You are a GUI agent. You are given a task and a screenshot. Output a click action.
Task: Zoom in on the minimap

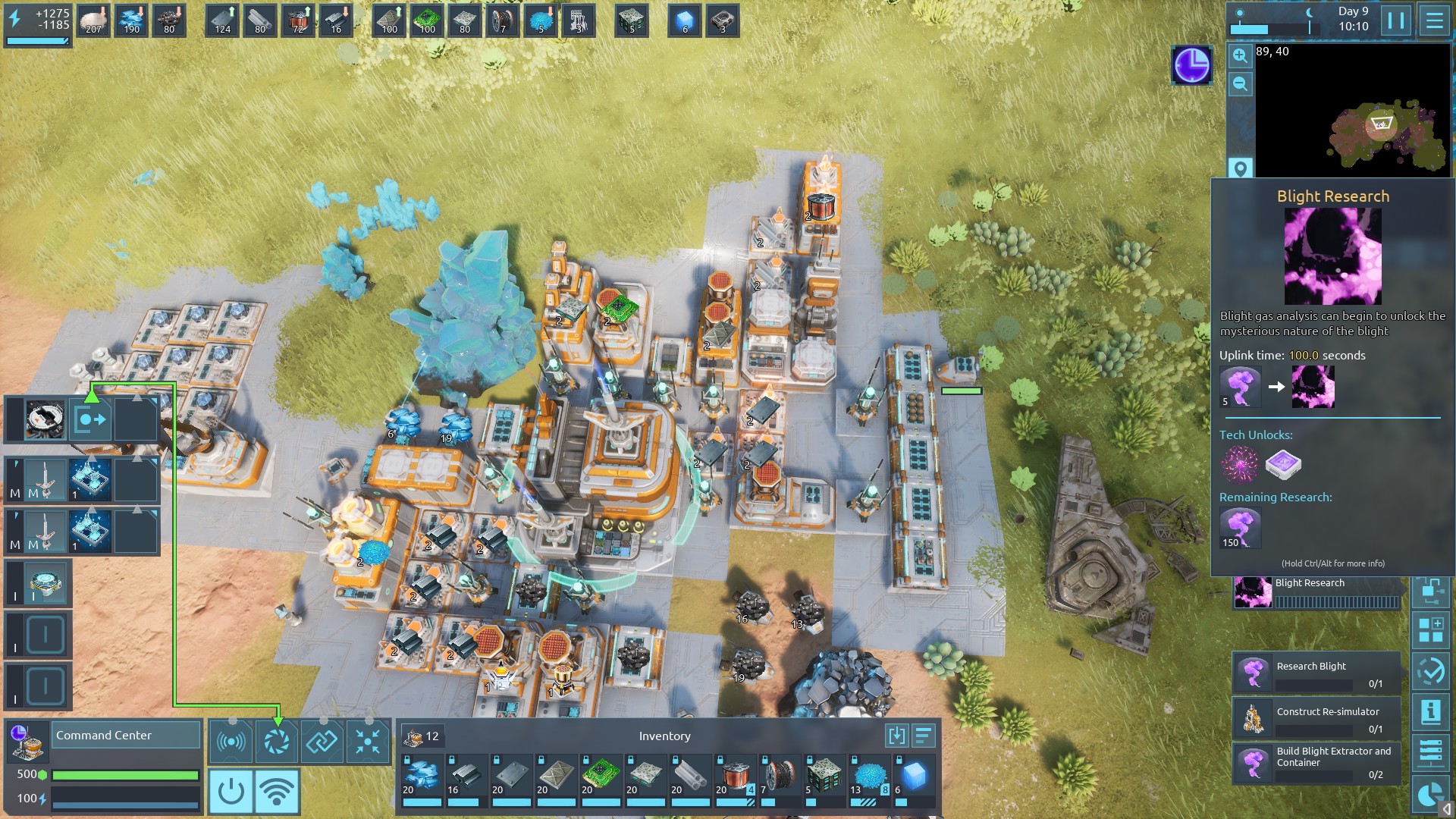[x=1240, y=55]
